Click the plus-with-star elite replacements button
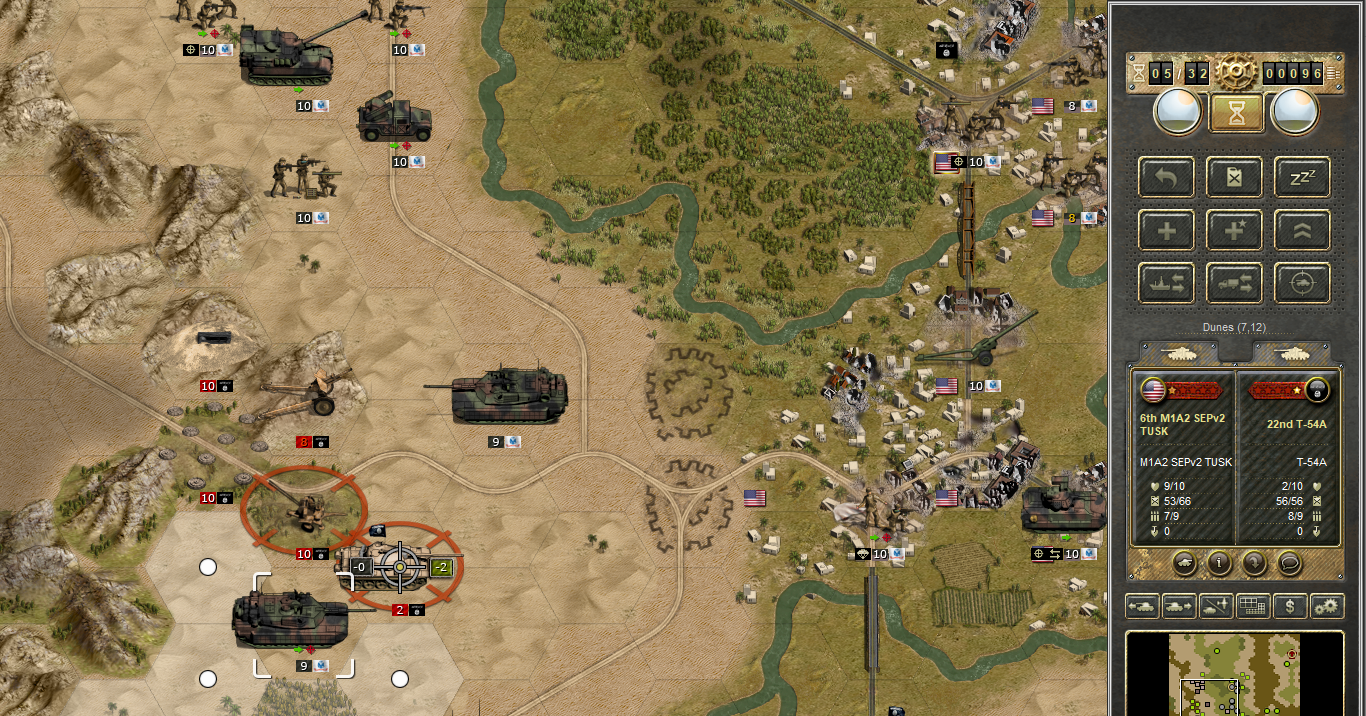 [1235, 231]
